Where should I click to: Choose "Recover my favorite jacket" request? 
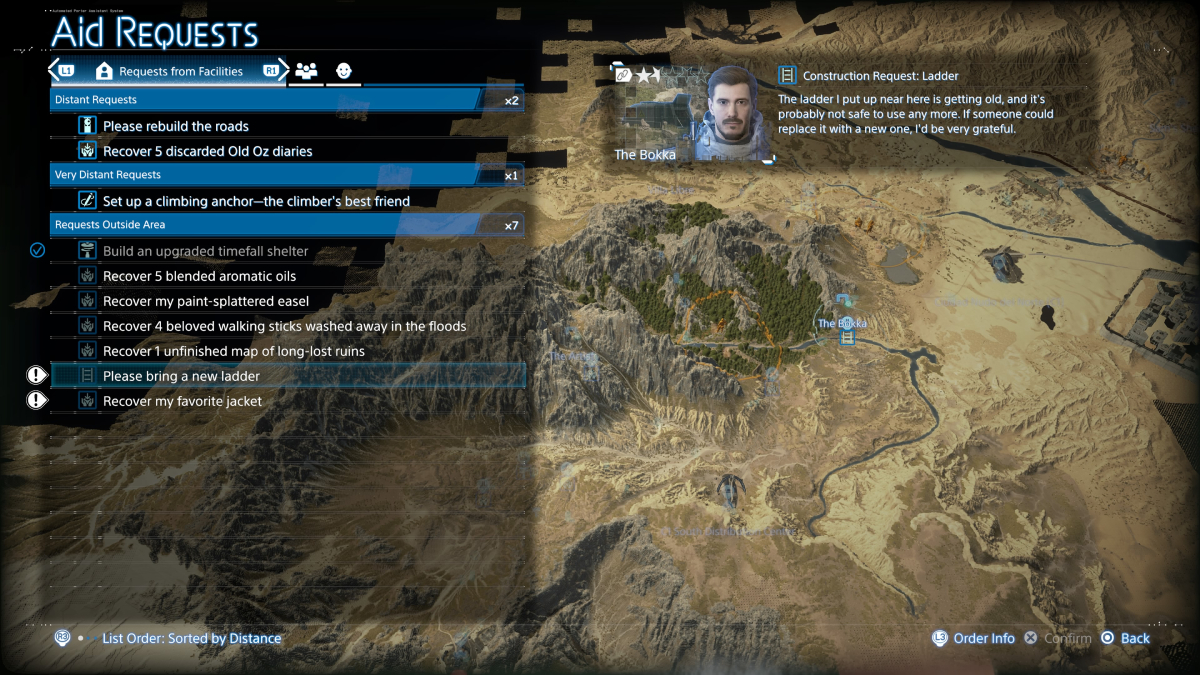click(182, 401)
